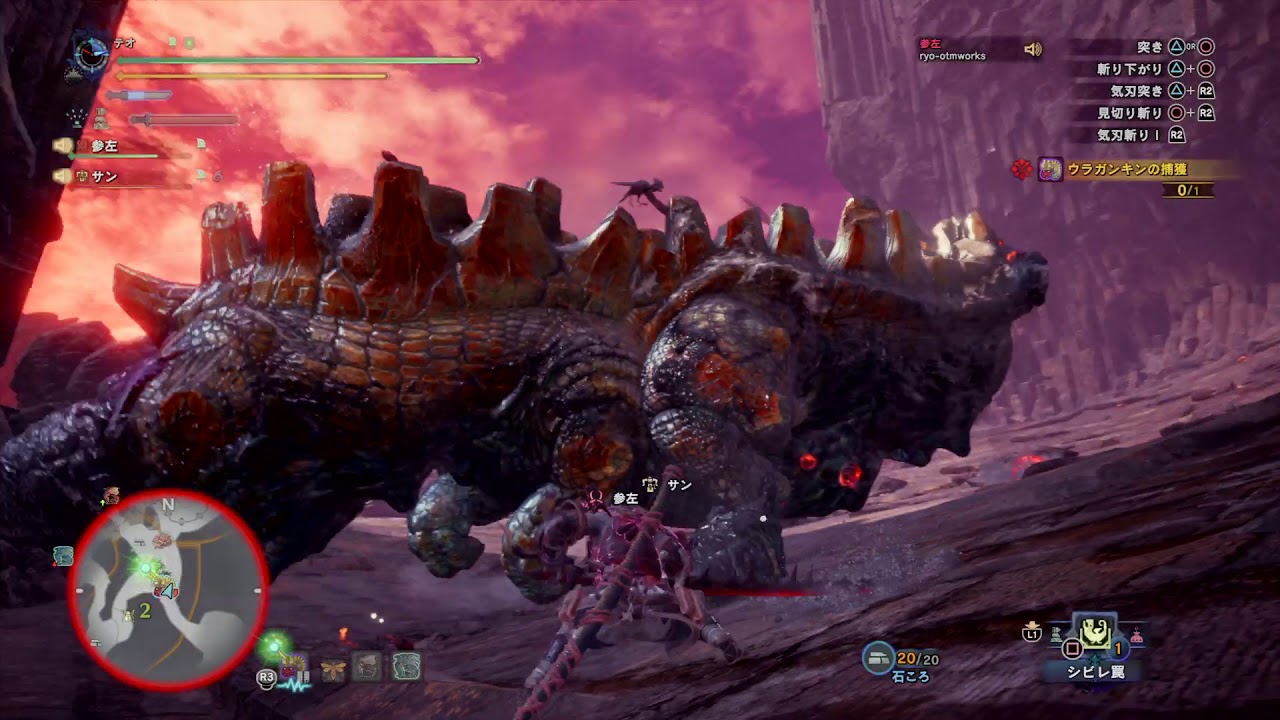The width and height of the screenshot is (1280, 720).
Task: Open the circular minimap
Action: [x=168, y=590]
